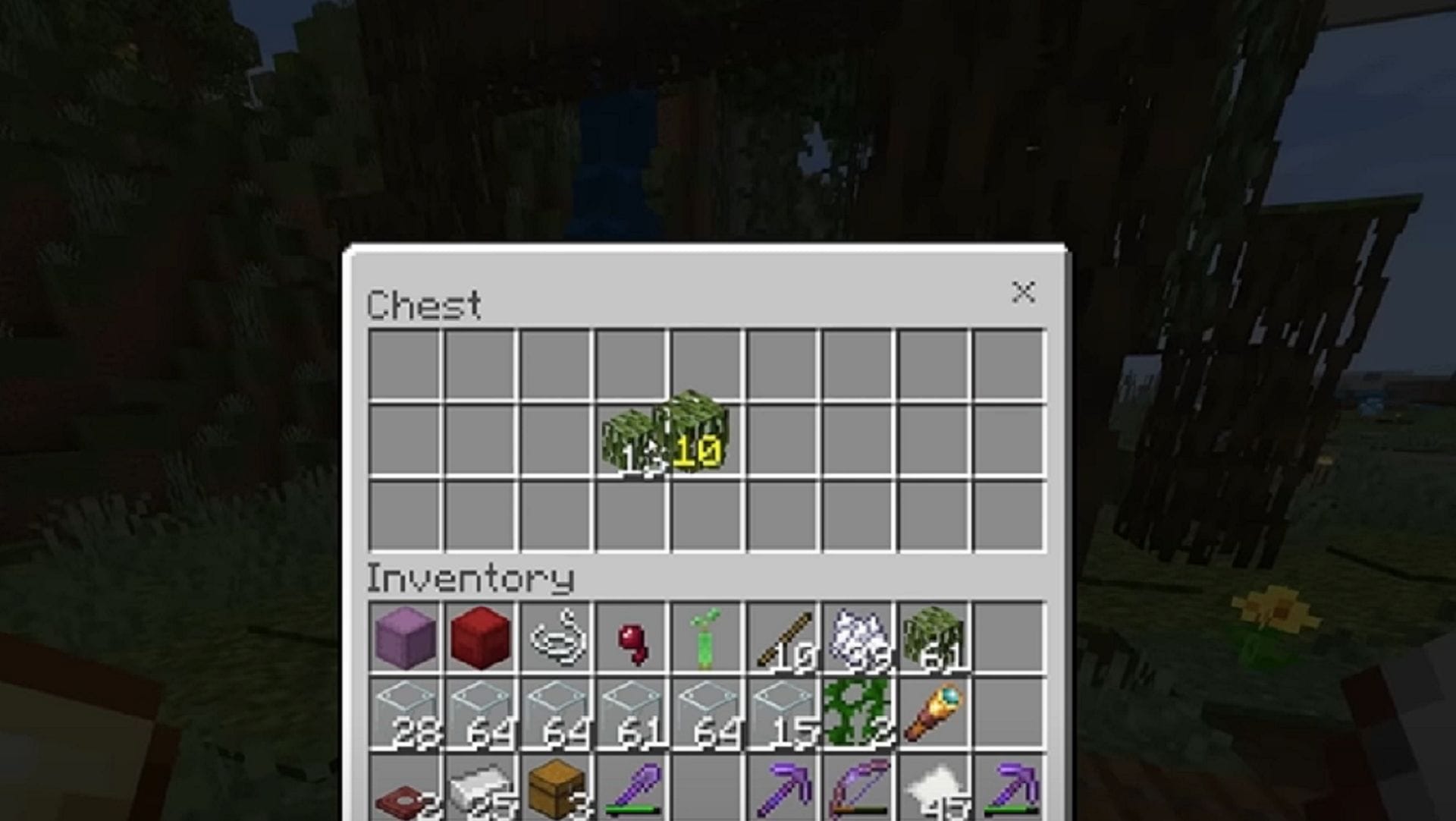
Task: Close the Chest window
Action: point(1025,292)
